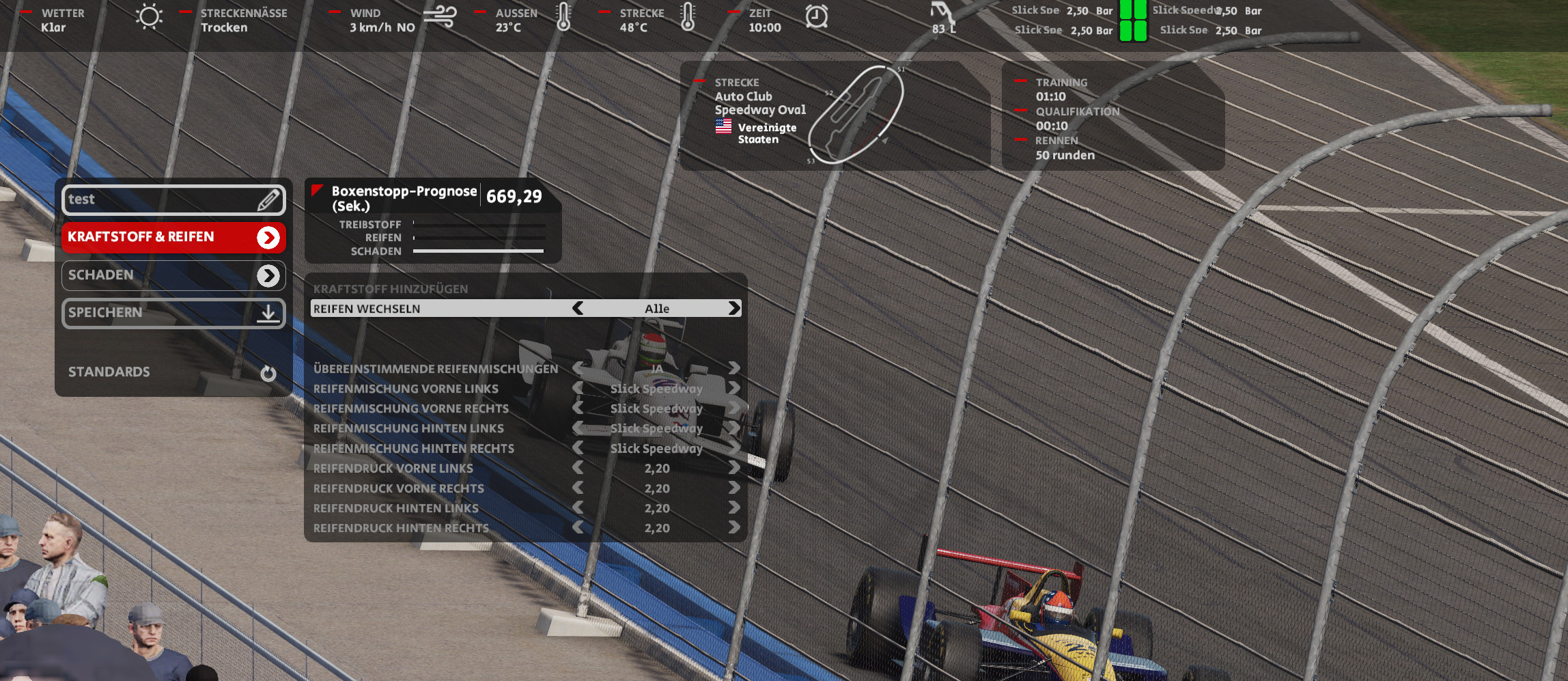
Task: Select the Kraftstoff Hinzufügen row
Action: tap(437, 289)
